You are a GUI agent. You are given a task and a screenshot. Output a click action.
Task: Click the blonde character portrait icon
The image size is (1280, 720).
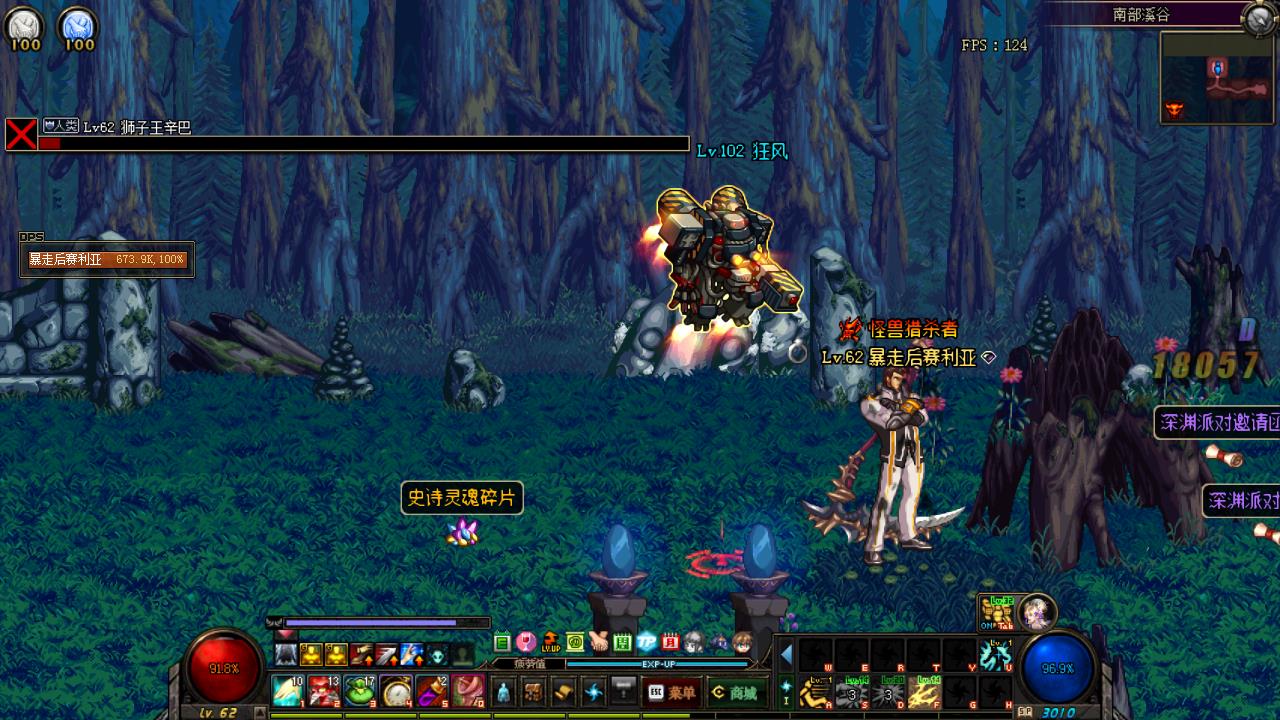[1036, 611]
